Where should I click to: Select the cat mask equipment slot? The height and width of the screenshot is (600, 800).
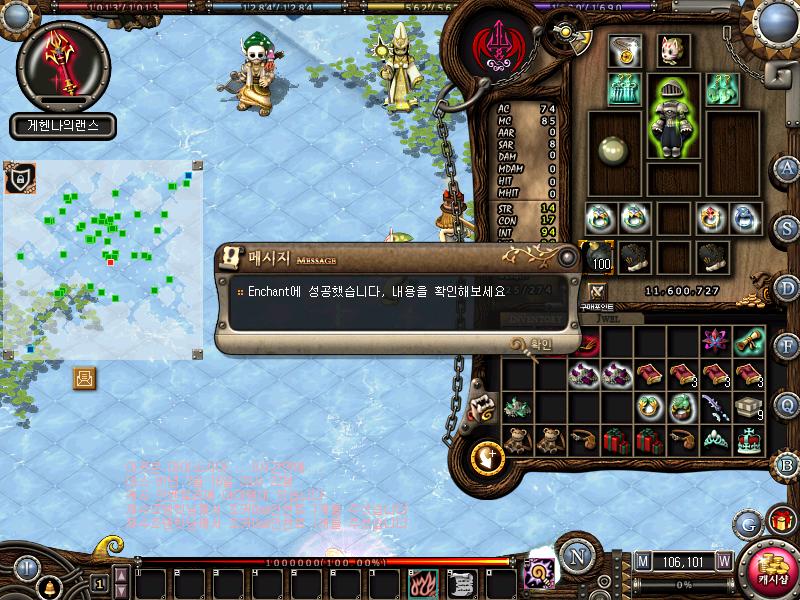pos(672,50)
